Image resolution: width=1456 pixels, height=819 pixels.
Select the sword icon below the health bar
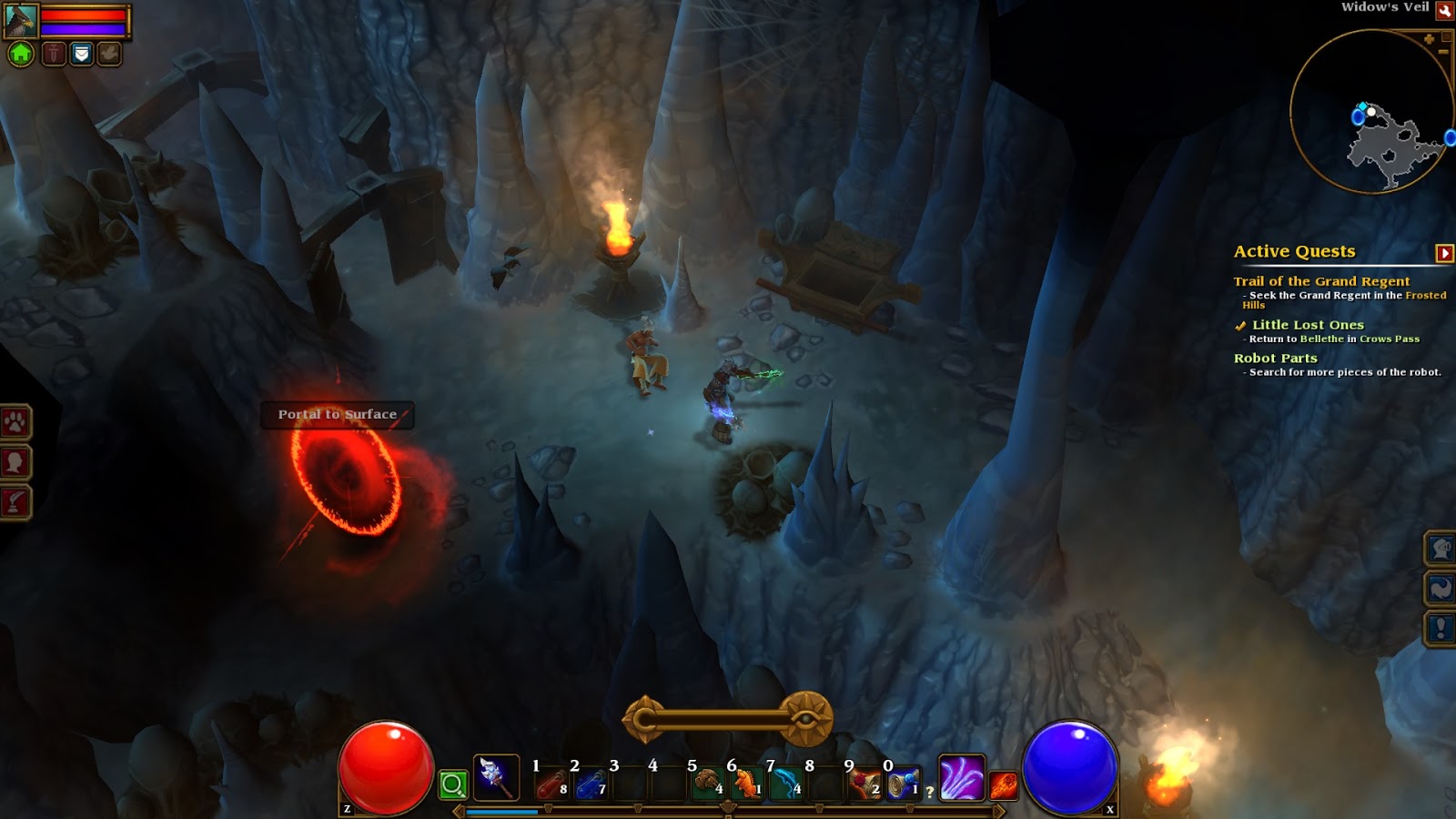click(55, 54)
